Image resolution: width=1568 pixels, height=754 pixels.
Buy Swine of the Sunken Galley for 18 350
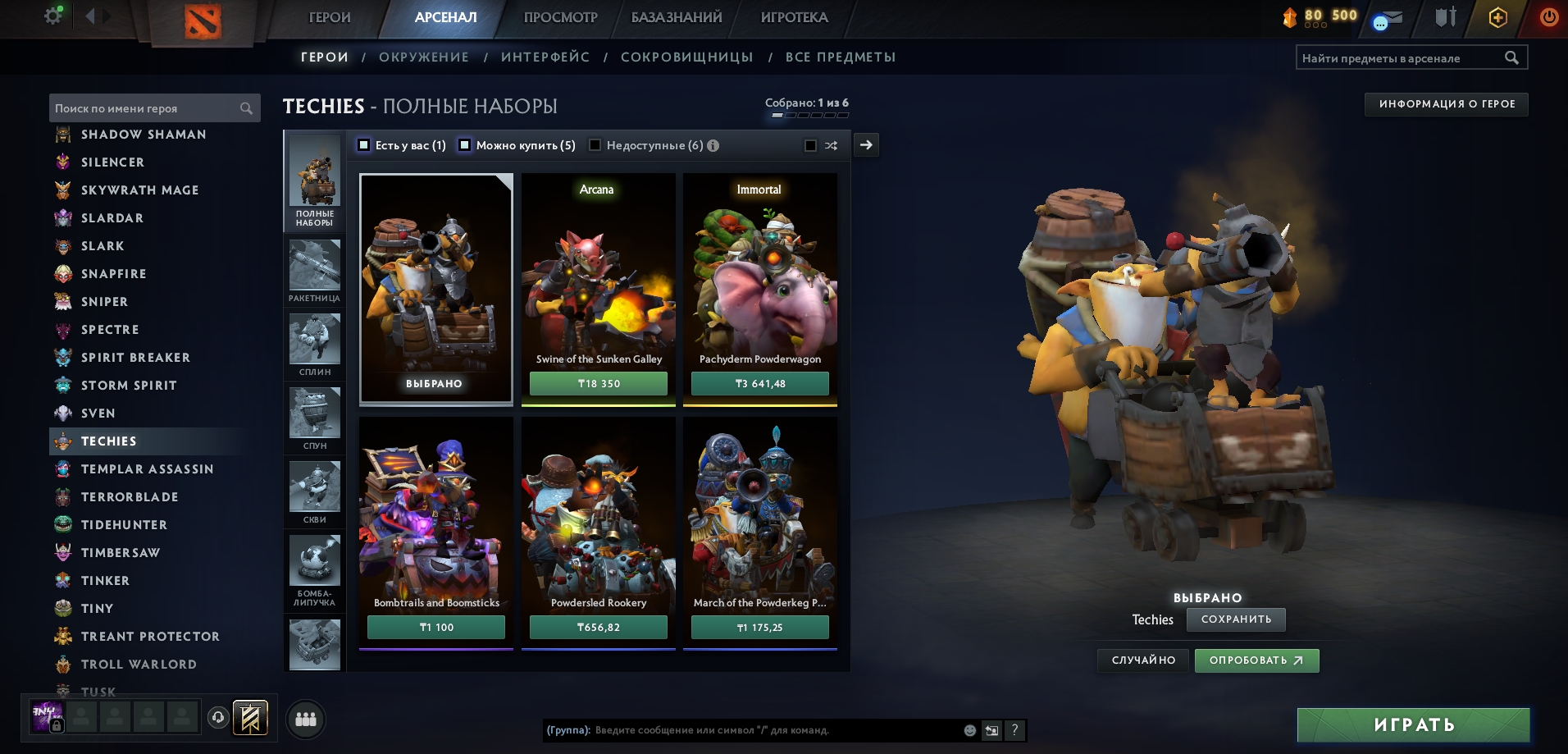tap(598, 383)
